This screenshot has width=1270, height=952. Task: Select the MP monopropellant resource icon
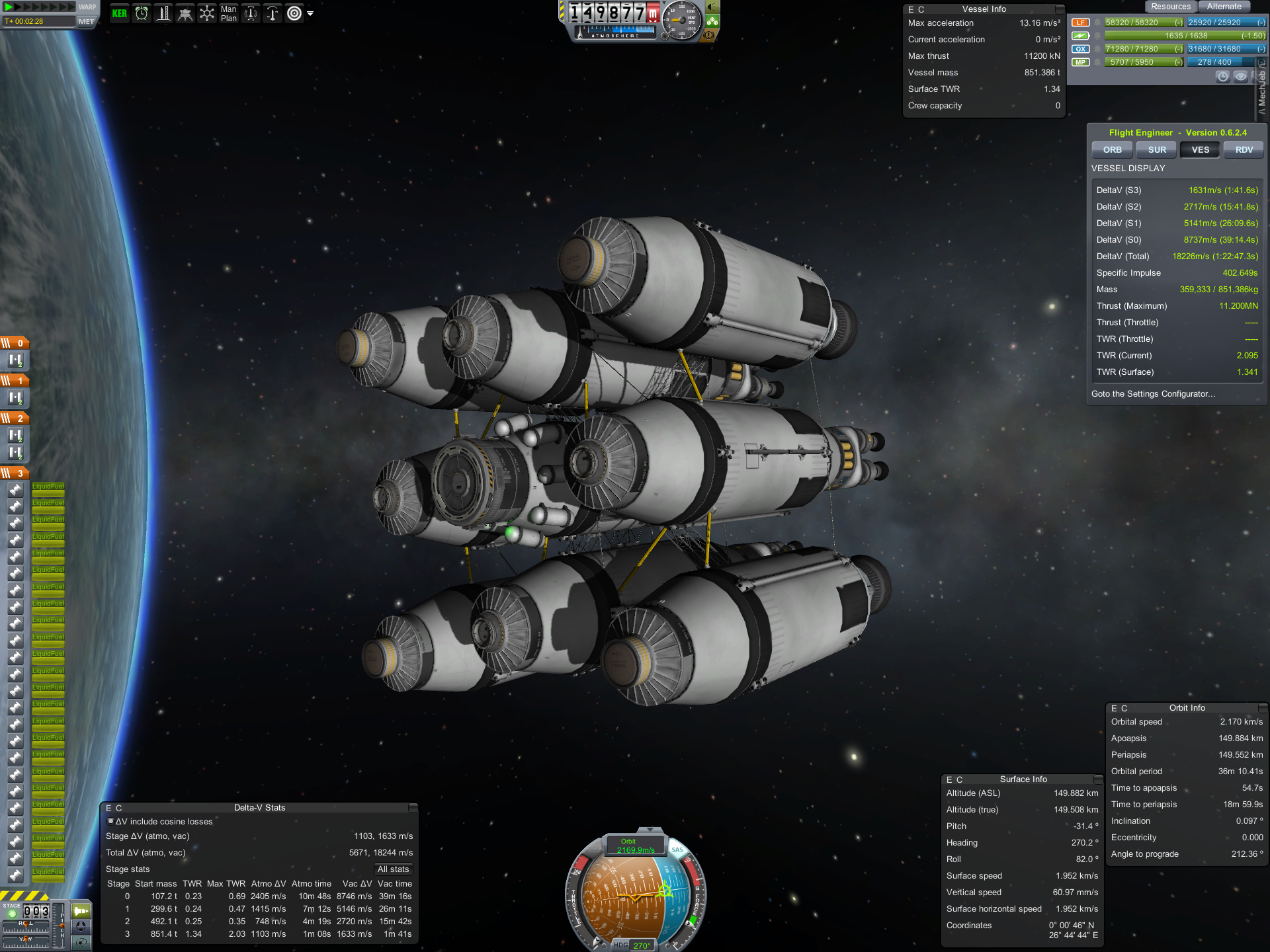[1080, 62]
